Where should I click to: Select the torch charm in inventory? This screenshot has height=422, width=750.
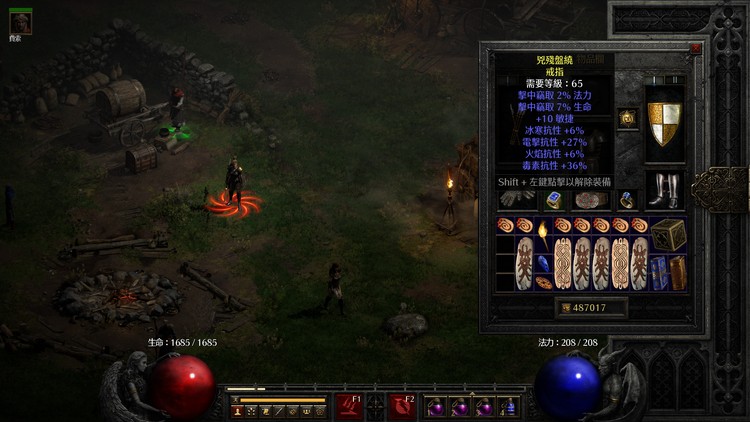[541, 235]
